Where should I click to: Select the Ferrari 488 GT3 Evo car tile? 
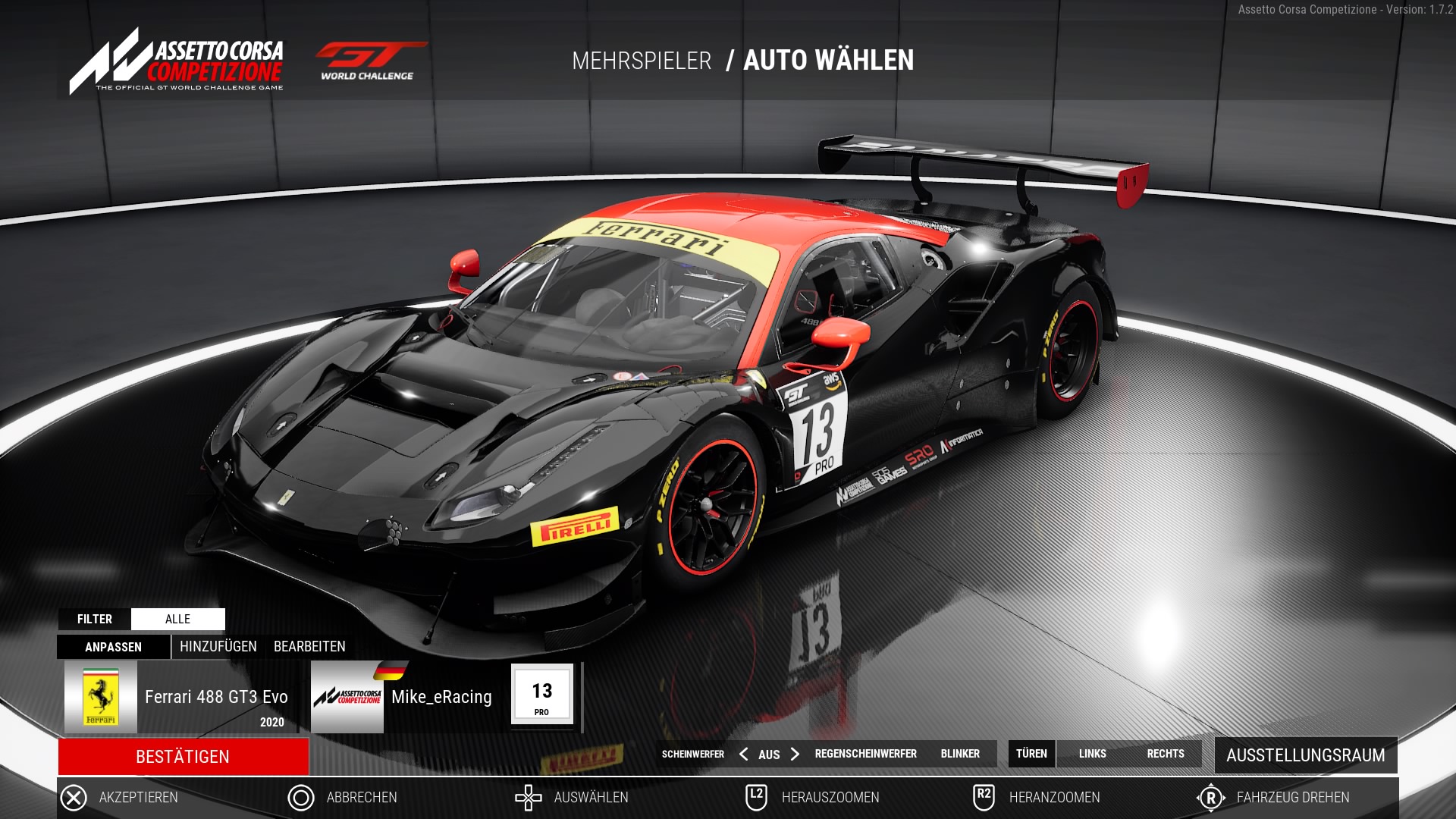pos(179,697)
